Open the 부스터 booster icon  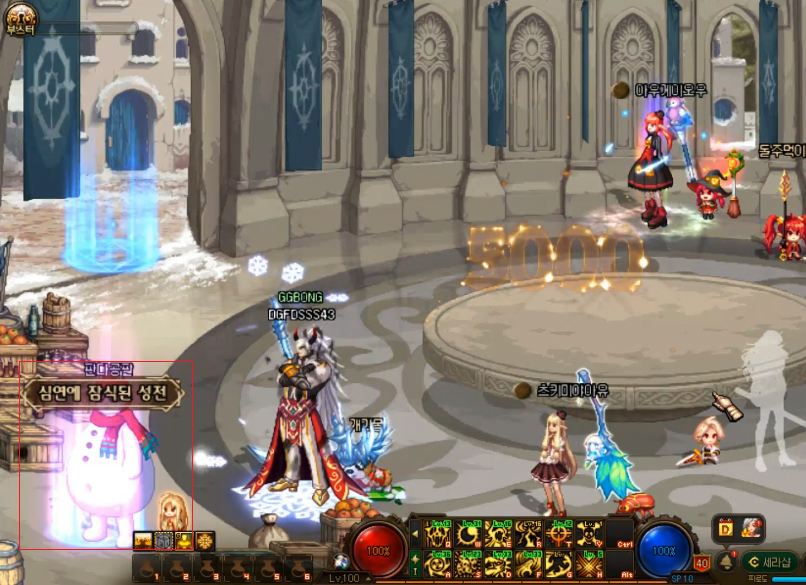(x=21, y=15)
